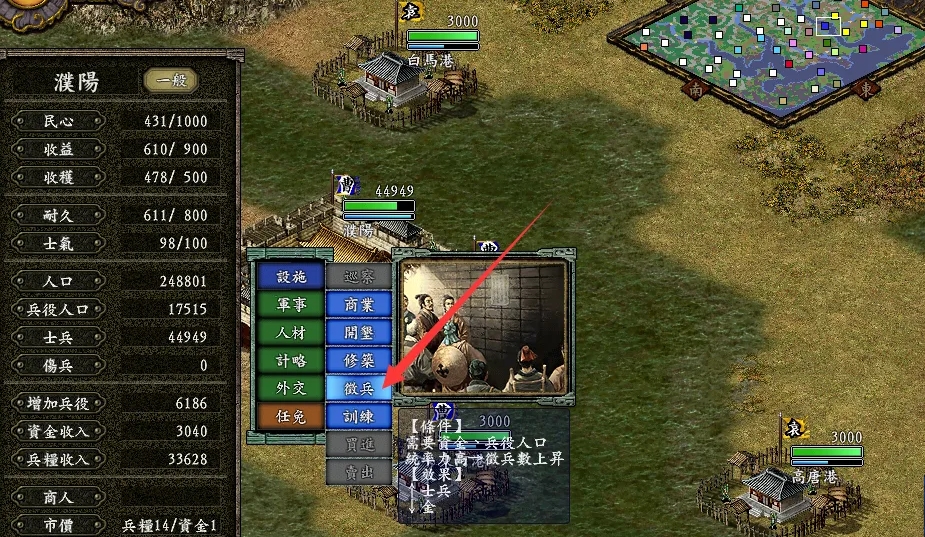Select the 開墾 land cultivation command

pyautogui.click(x=358, y=332)
